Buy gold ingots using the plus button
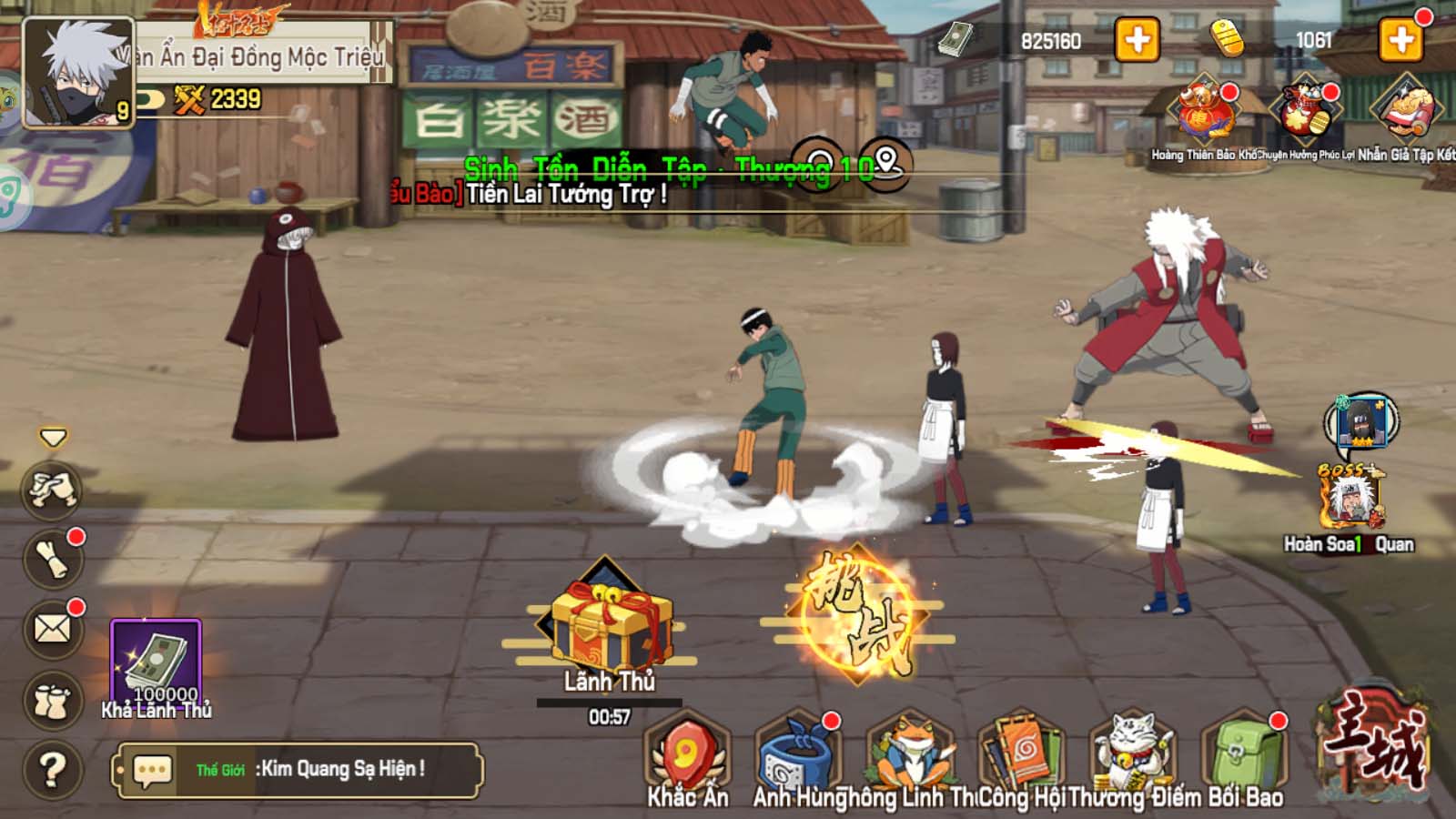 tap(1400, 41)
